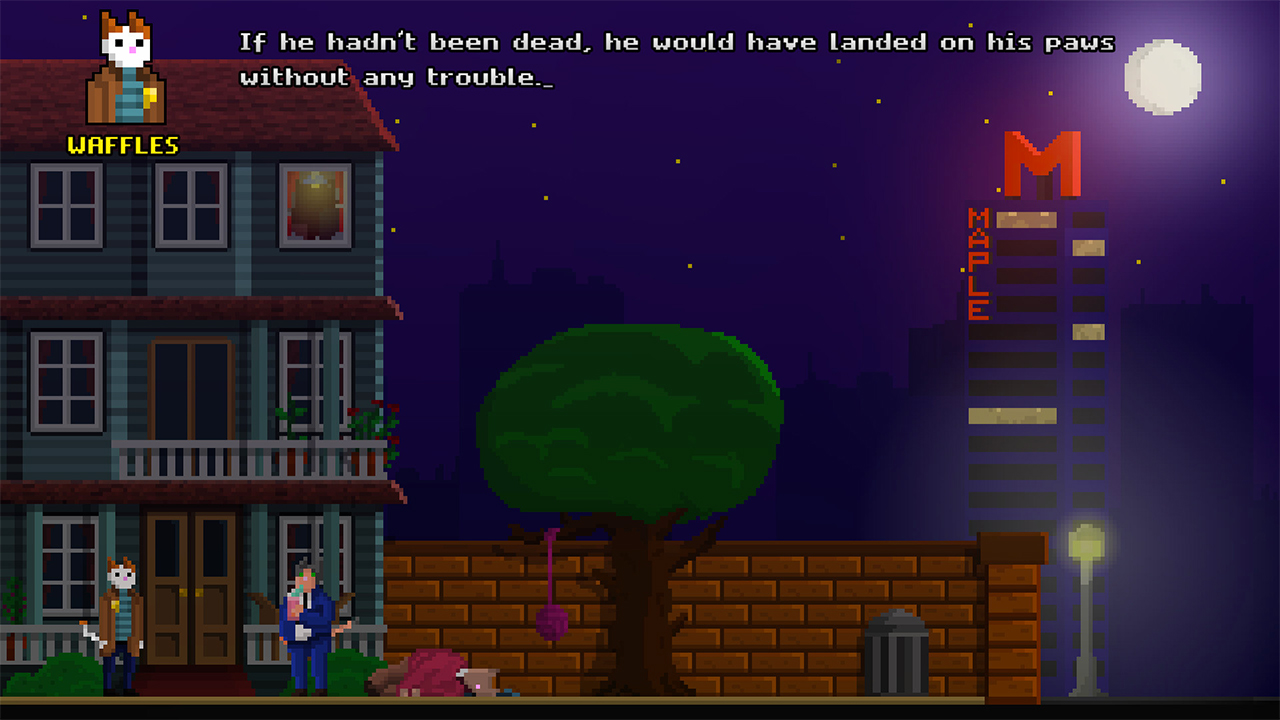This screenshot has width=1280, height=720.
Task: Click the full moon in the sky
Action: (1163, 75)
